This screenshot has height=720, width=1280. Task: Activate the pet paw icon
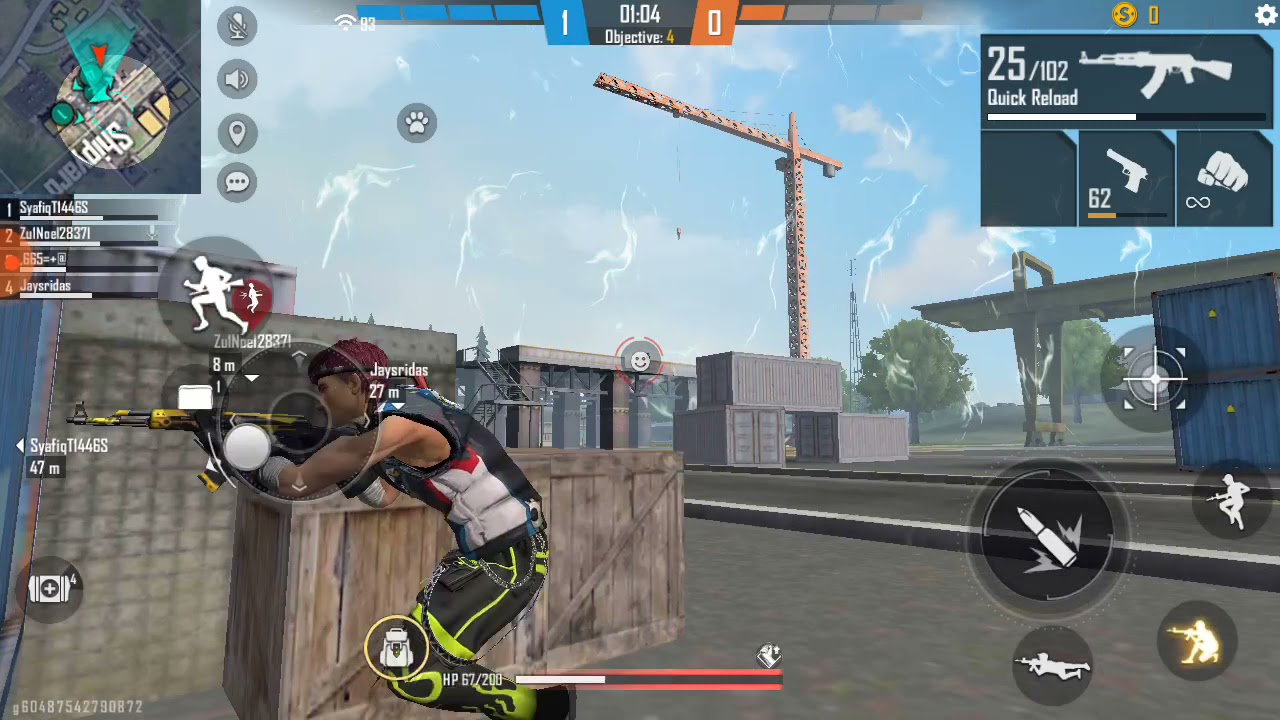click(417, 123)
